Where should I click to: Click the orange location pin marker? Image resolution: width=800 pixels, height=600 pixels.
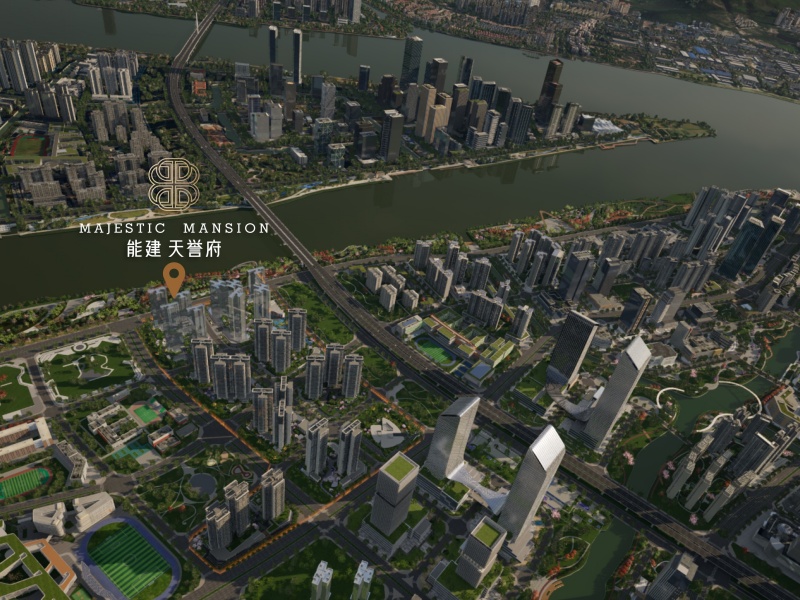(x=174, y=279)
